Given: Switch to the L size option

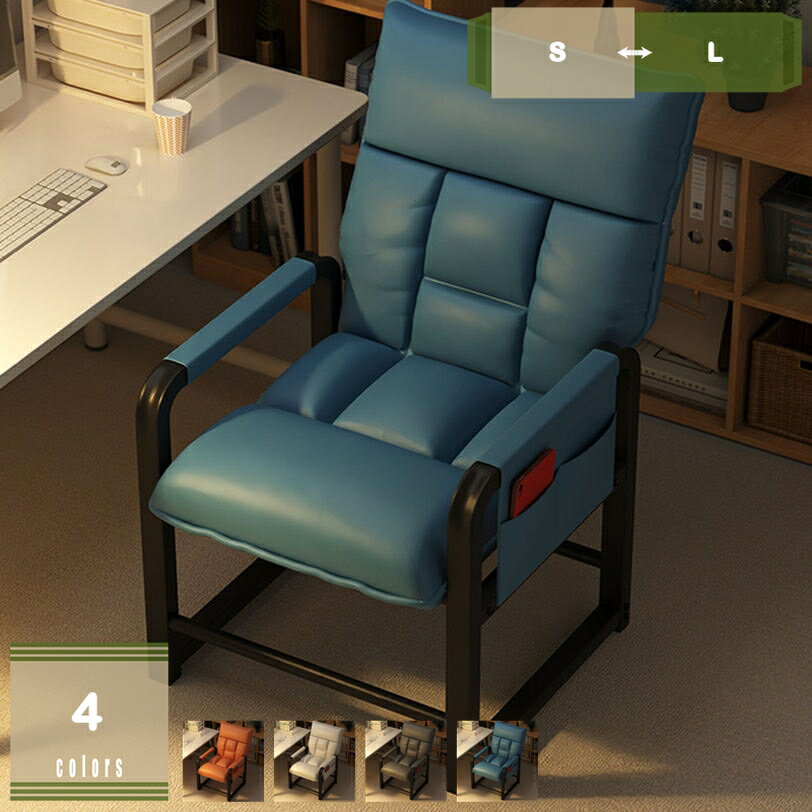Looking at the screenshot, I should [715, 53].
